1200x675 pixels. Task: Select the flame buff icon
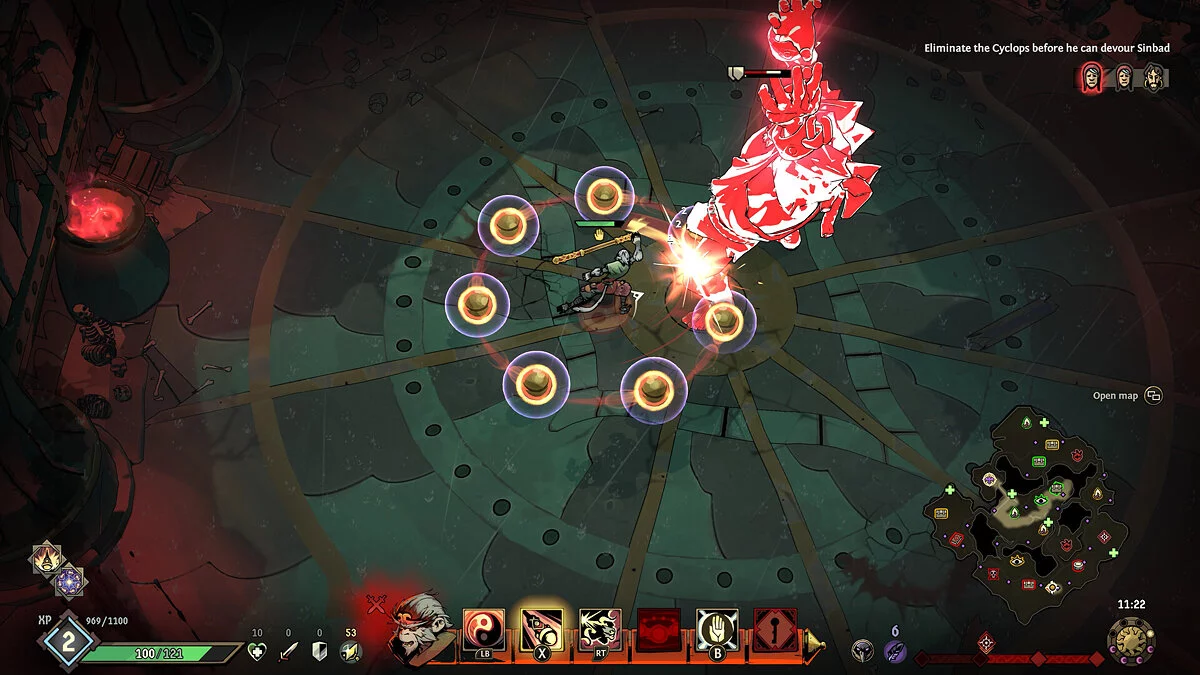coord(45,558)
